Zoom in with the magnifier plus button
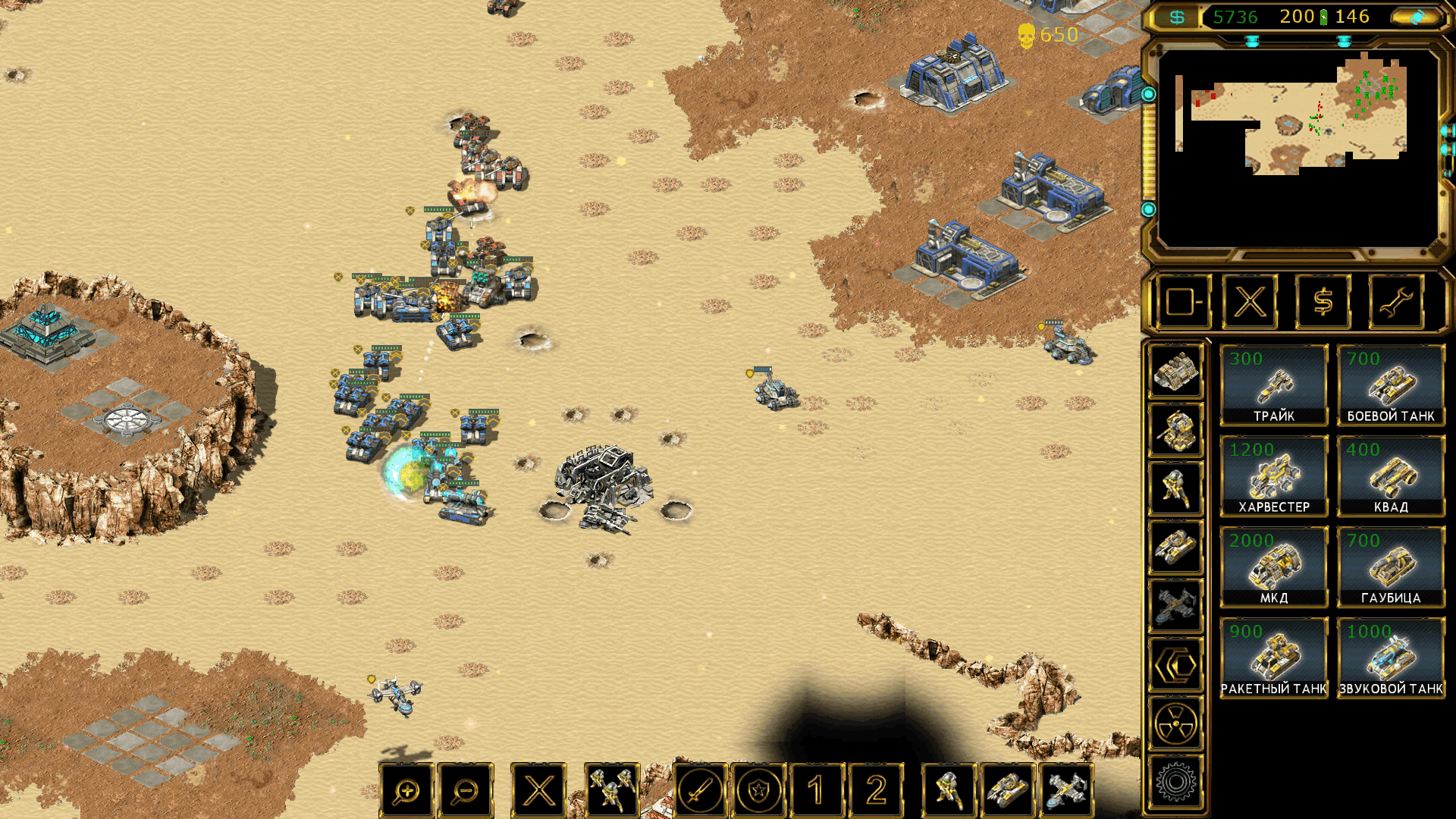Viewport: 1456px width, 819px height. click(406, 791)
